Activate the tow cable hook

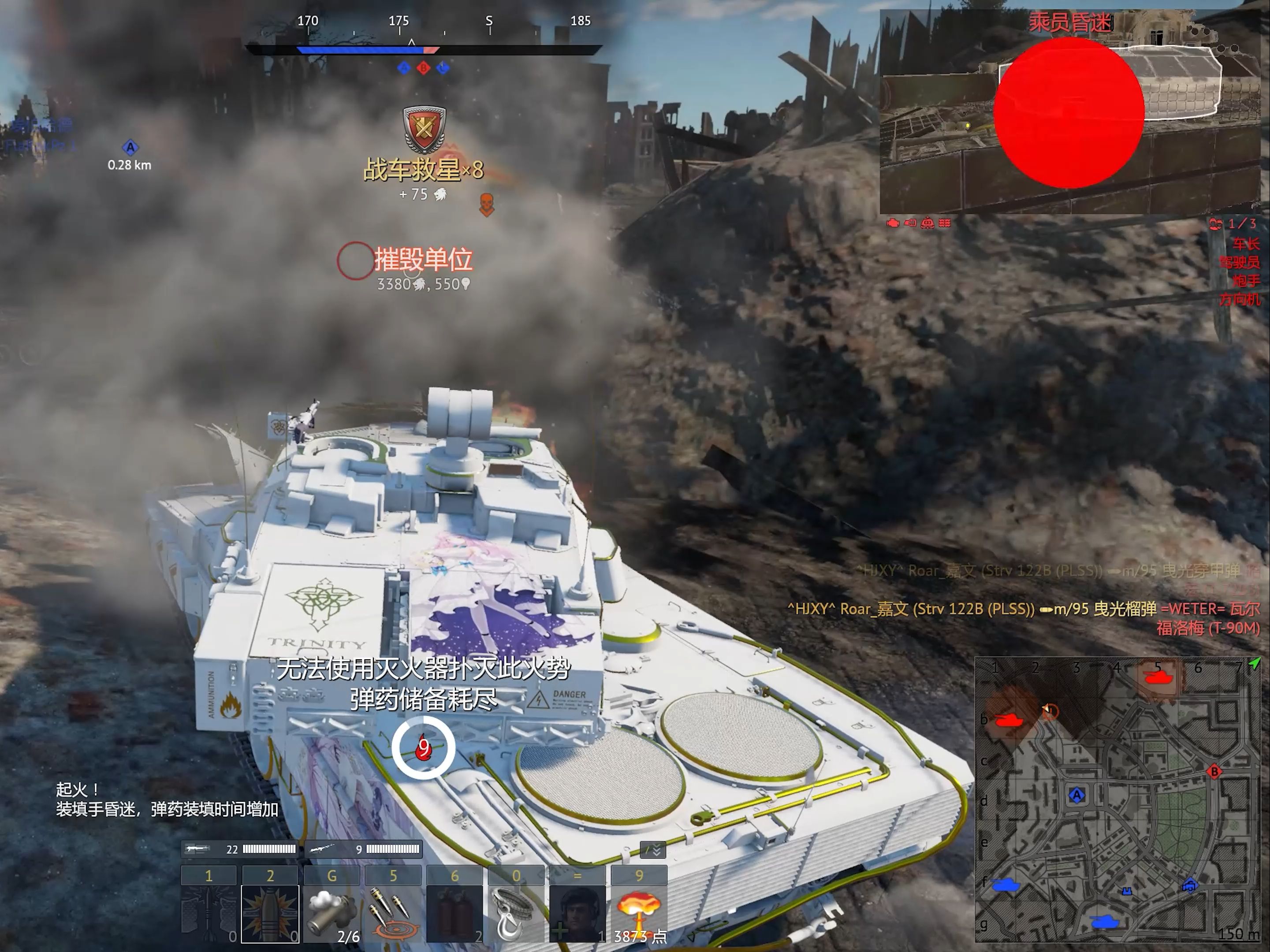click(516, 914)
